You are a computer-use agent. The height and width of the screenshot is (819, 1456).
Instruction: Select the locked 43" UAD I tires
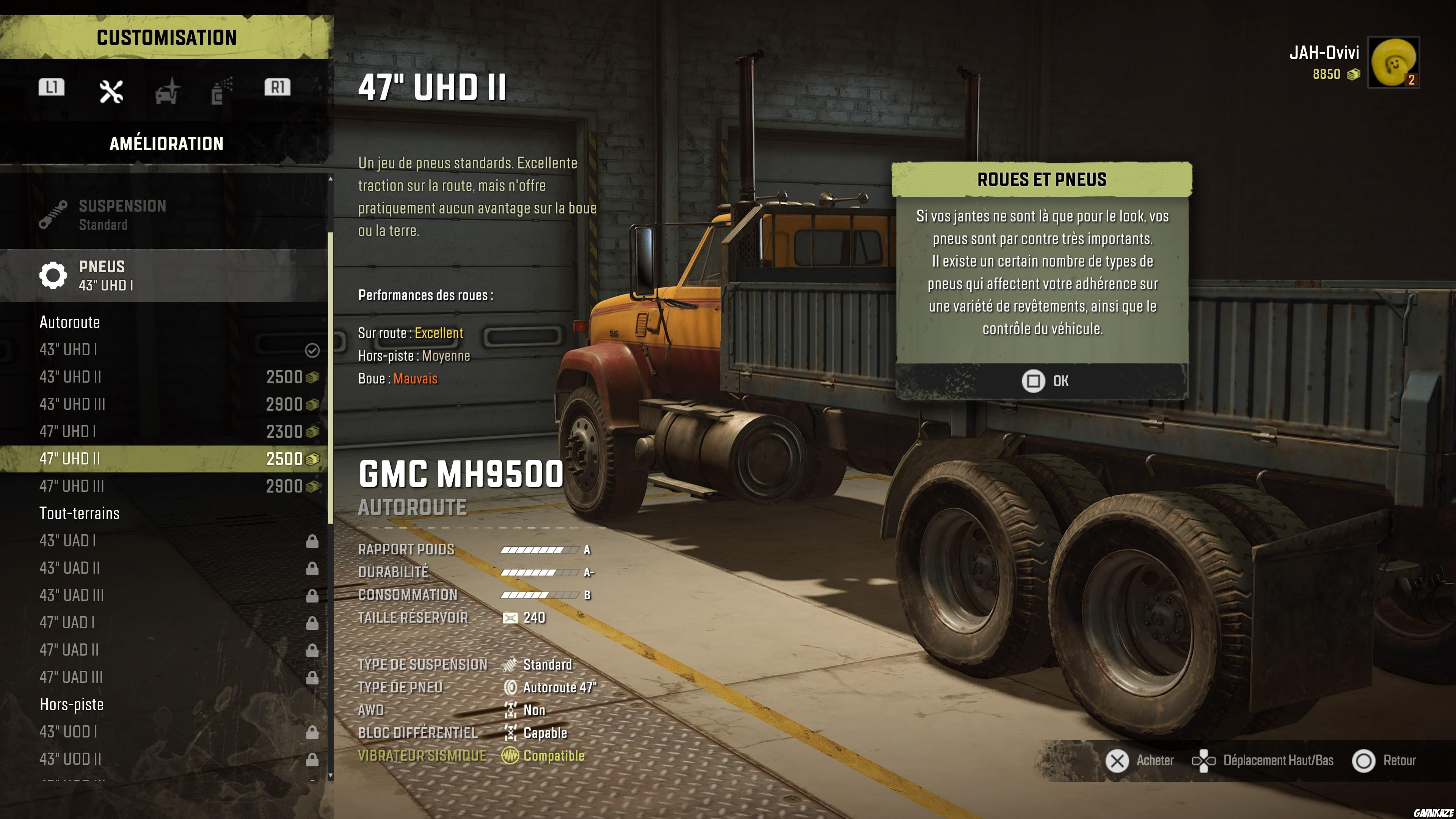click(x=164, y=541)
